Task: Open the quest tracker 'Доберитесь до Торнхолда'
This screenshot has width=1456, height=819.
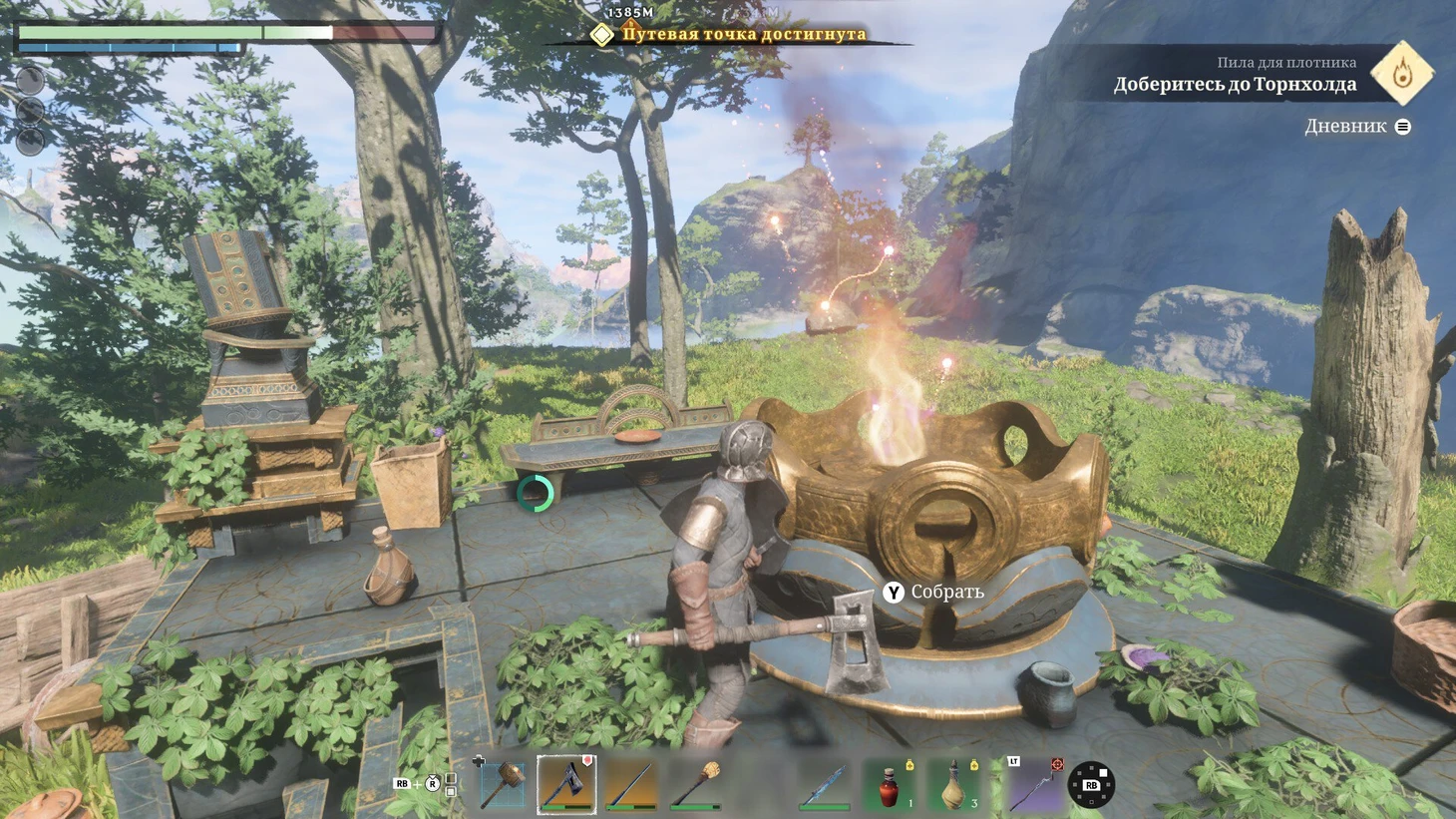Action: pos(1235,85)
